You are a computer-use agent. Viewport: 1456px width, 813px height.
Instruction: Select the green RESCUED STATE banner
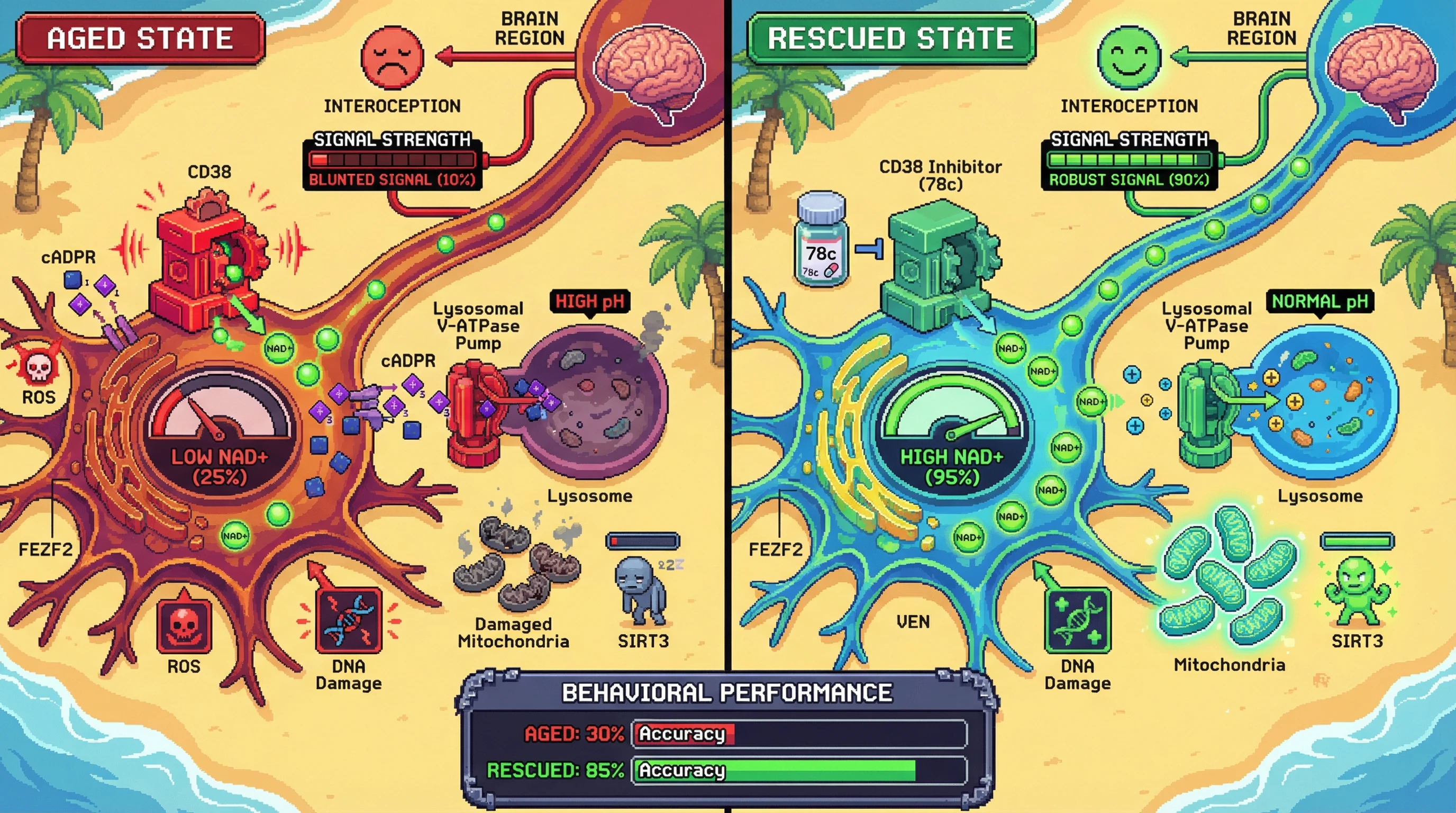[891, 39]
